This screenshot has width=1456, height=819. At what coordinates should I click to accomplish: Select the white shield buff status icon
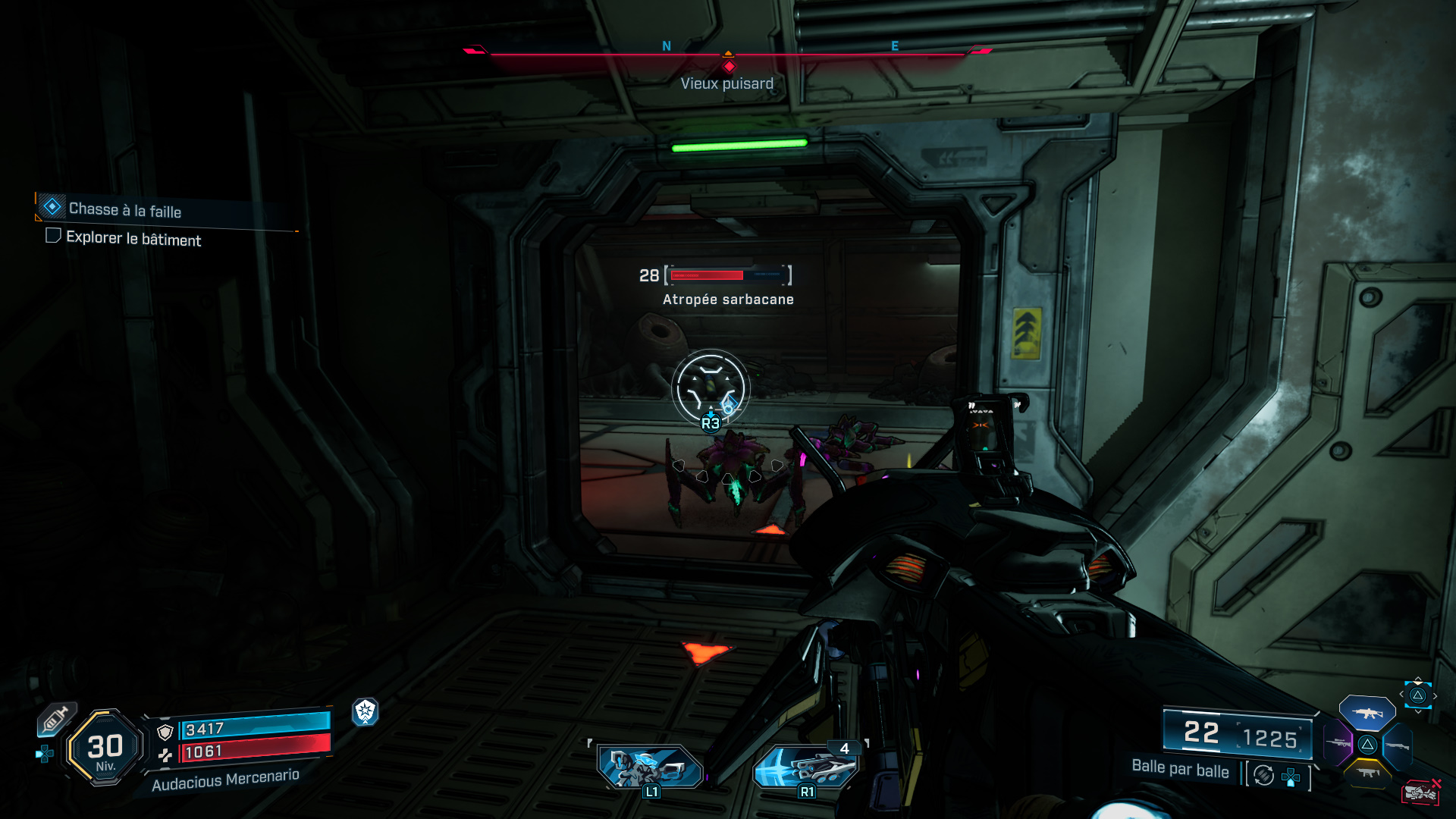pyautogui.click(x=366, y=711)
